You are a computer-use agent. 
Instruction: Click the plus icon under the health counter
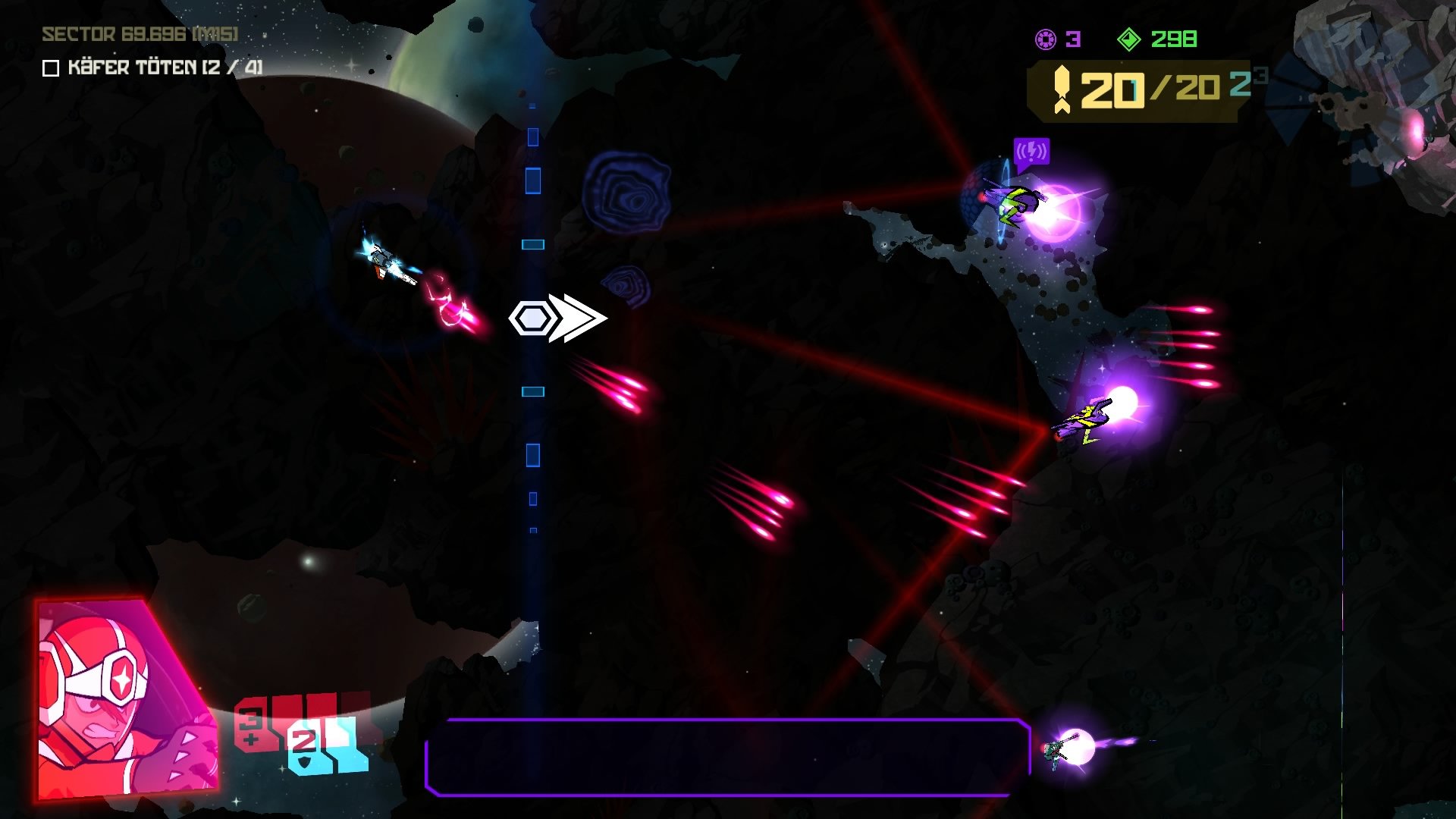tap(249, 740)
